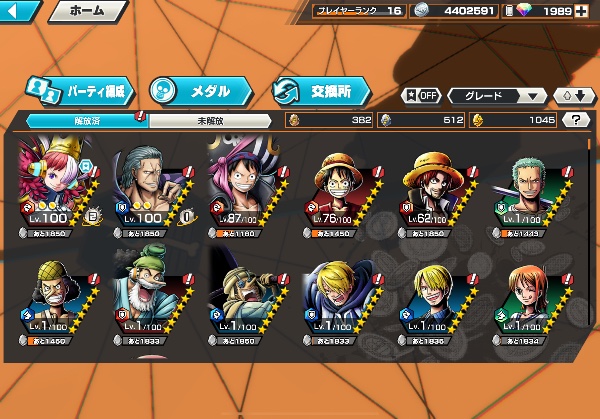Switch to the 未解放 tab

[x=208, y=119]
